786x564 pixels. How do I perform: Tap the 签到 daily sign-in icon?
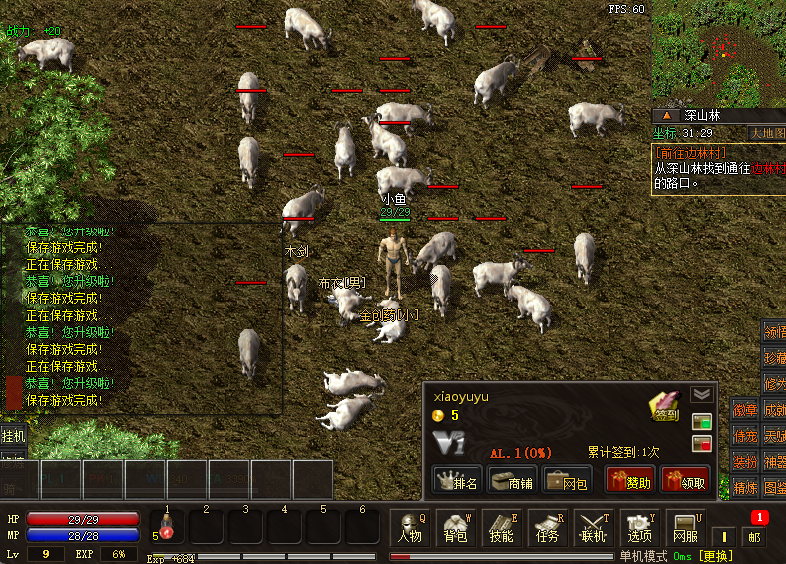point(664,407)
